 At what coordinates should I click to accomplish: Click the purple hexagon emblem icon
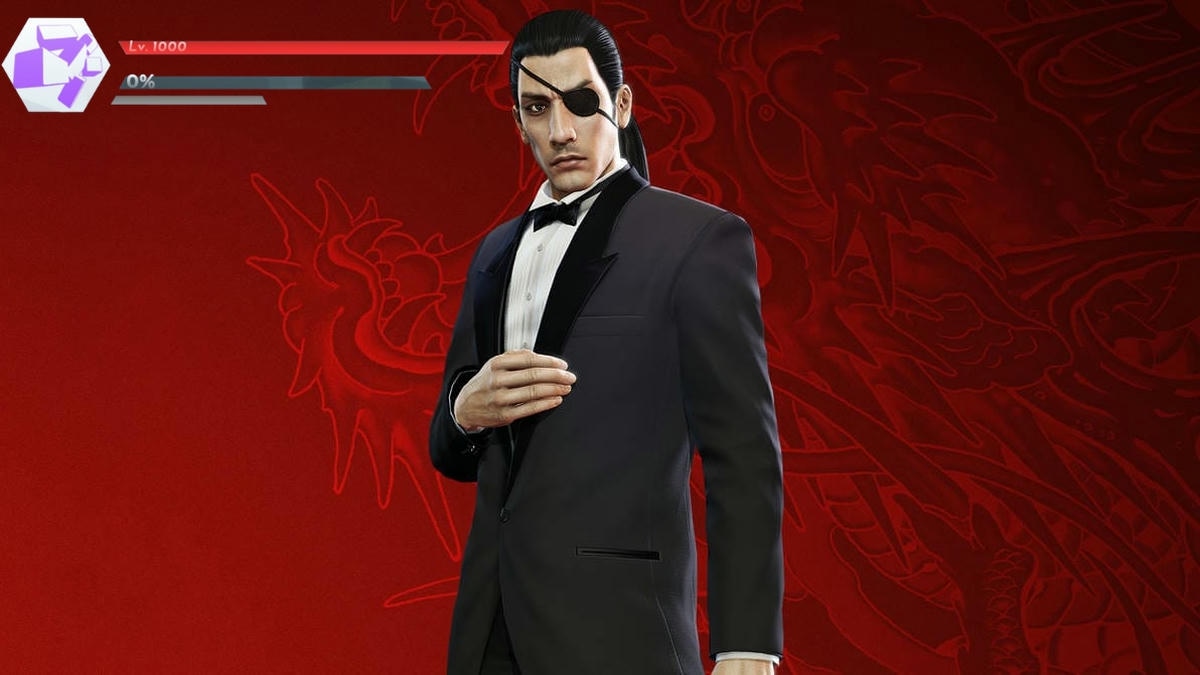pos(56,65)
